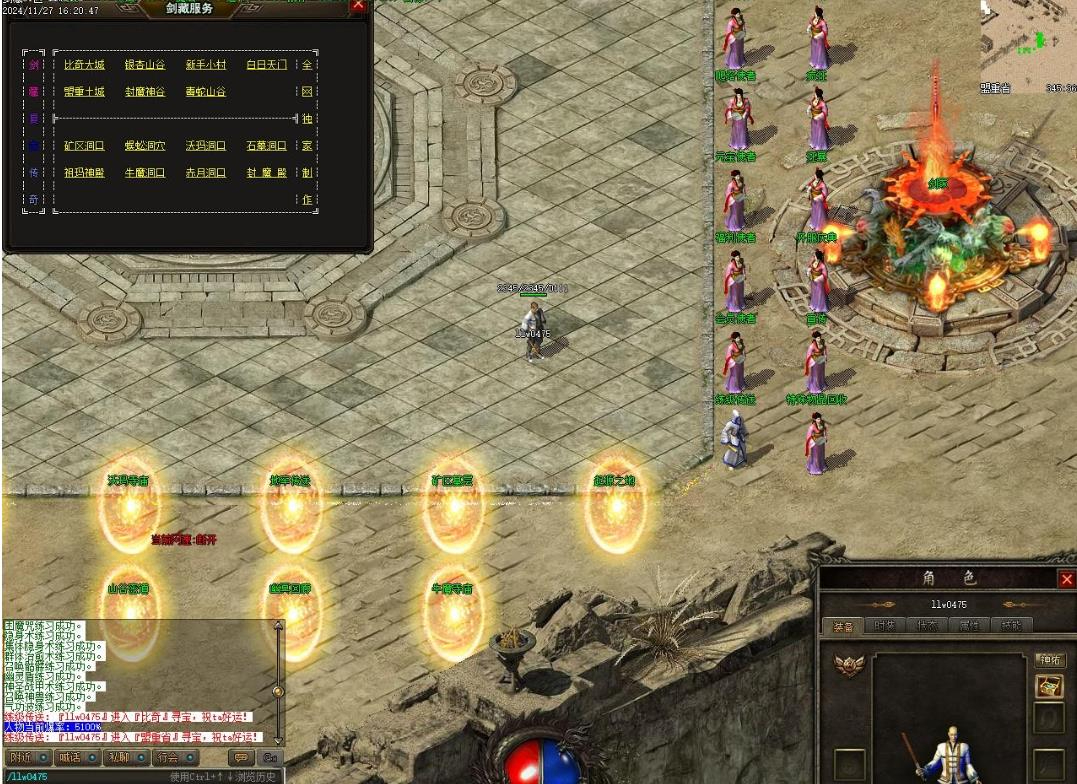Toggle the 行会 guild chat channel
Screen dimensions: 1077x784
[x=174, y=757]
